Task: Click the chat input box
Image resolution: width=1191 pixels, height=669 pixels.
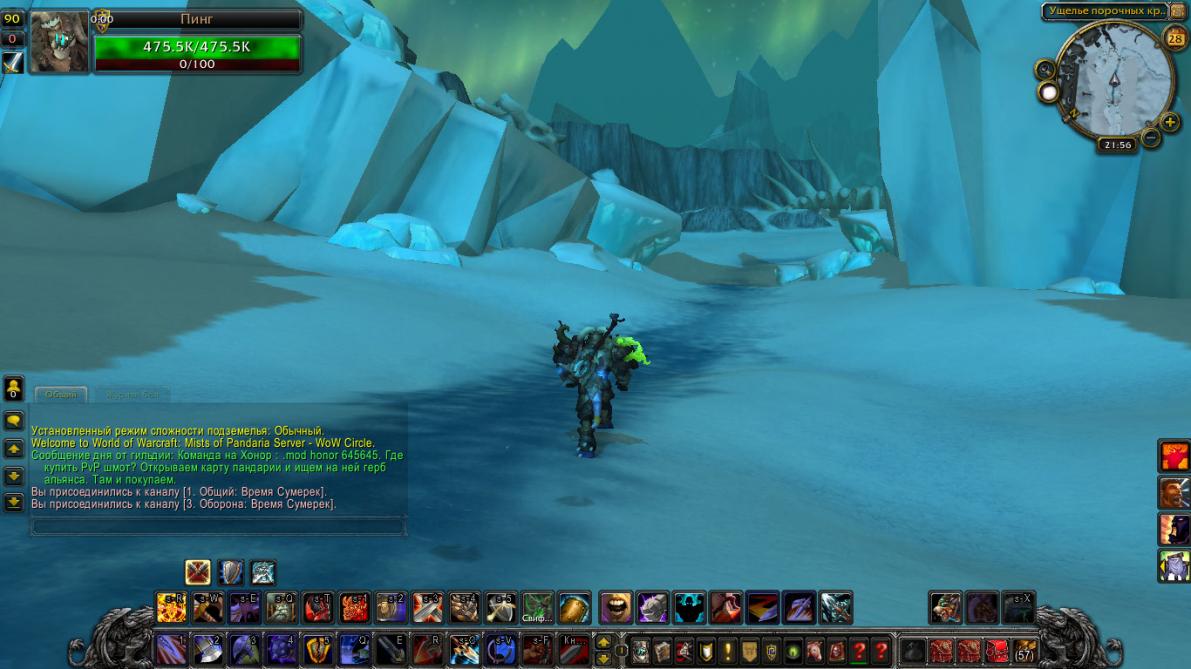Action: coord(217,526)
